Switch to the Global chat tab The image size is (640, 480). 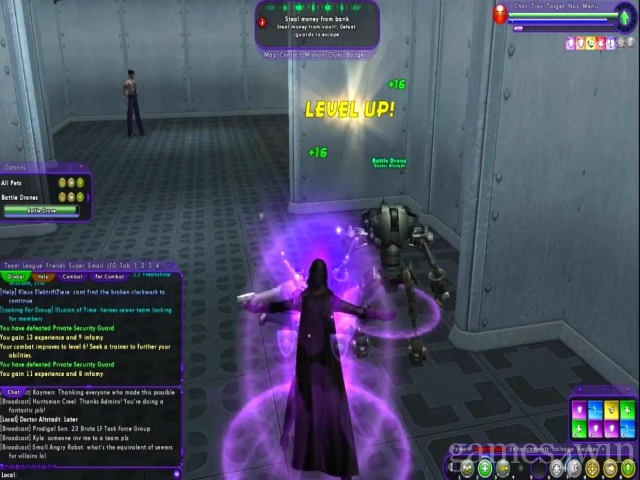[x=15, y=277]
